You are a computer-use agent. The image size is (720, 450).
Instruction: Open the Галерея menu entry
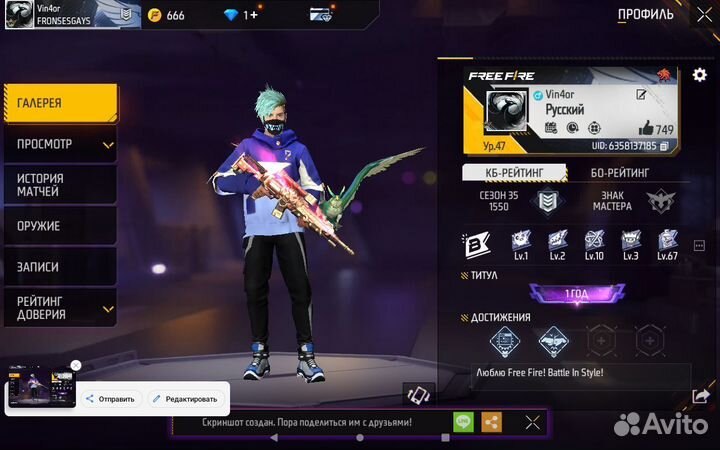pos(60,103)
